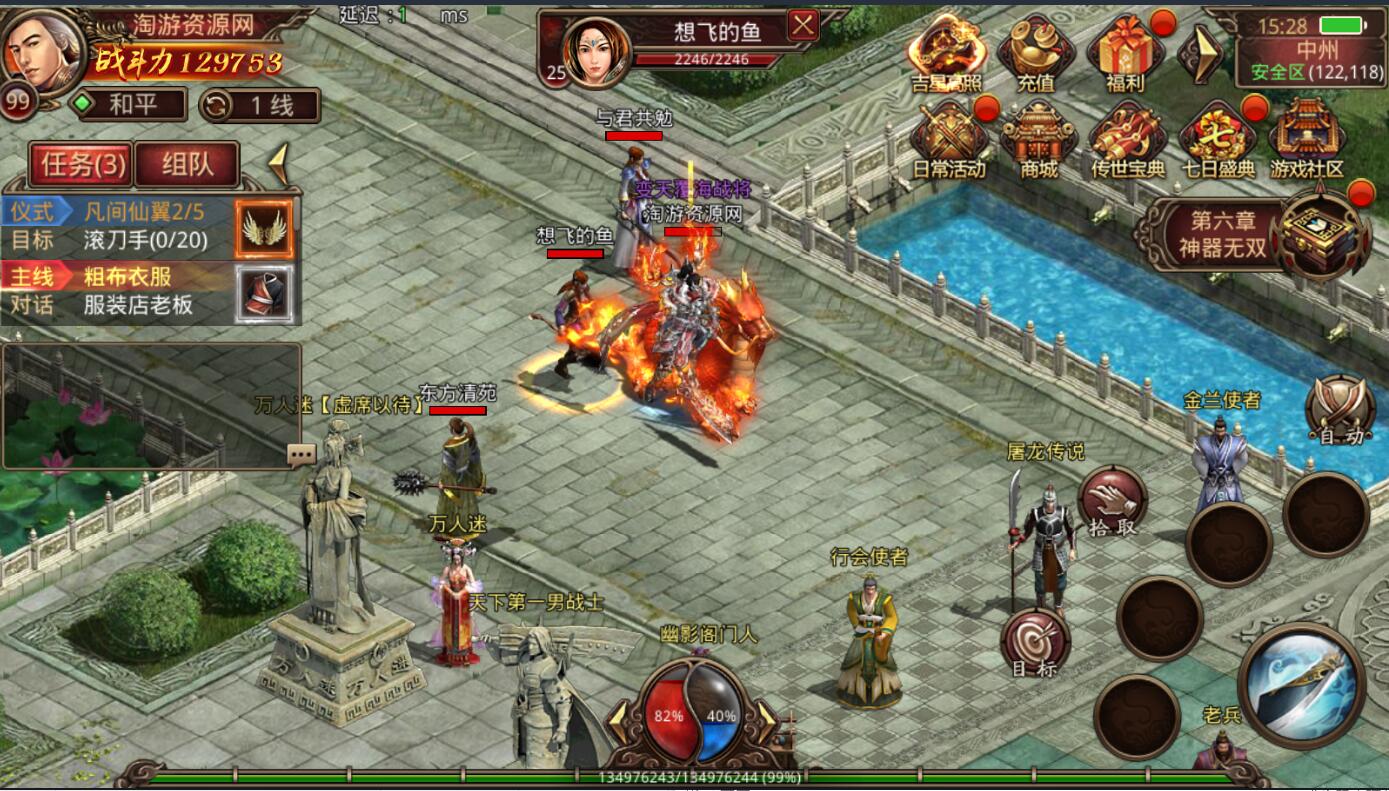The height and width of the screenshot is (791, 1389).
Task: Toggle 自动 auto-combat mode
Action: (1340, 411)
